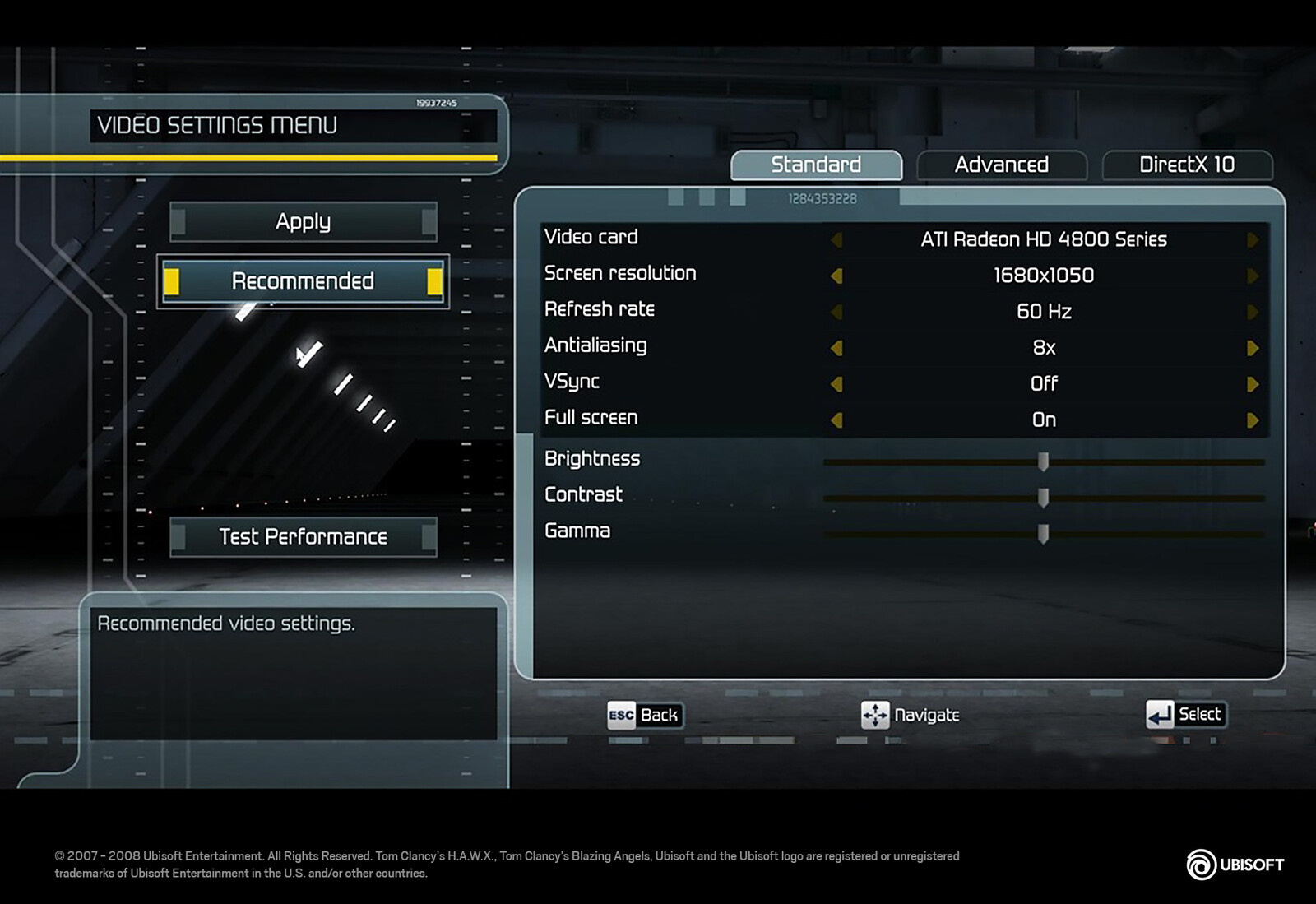Image resolution: width=1316 pixels, height=904 pixels.
Task: Go back with the Back button
Action: [x=644, y=715]
